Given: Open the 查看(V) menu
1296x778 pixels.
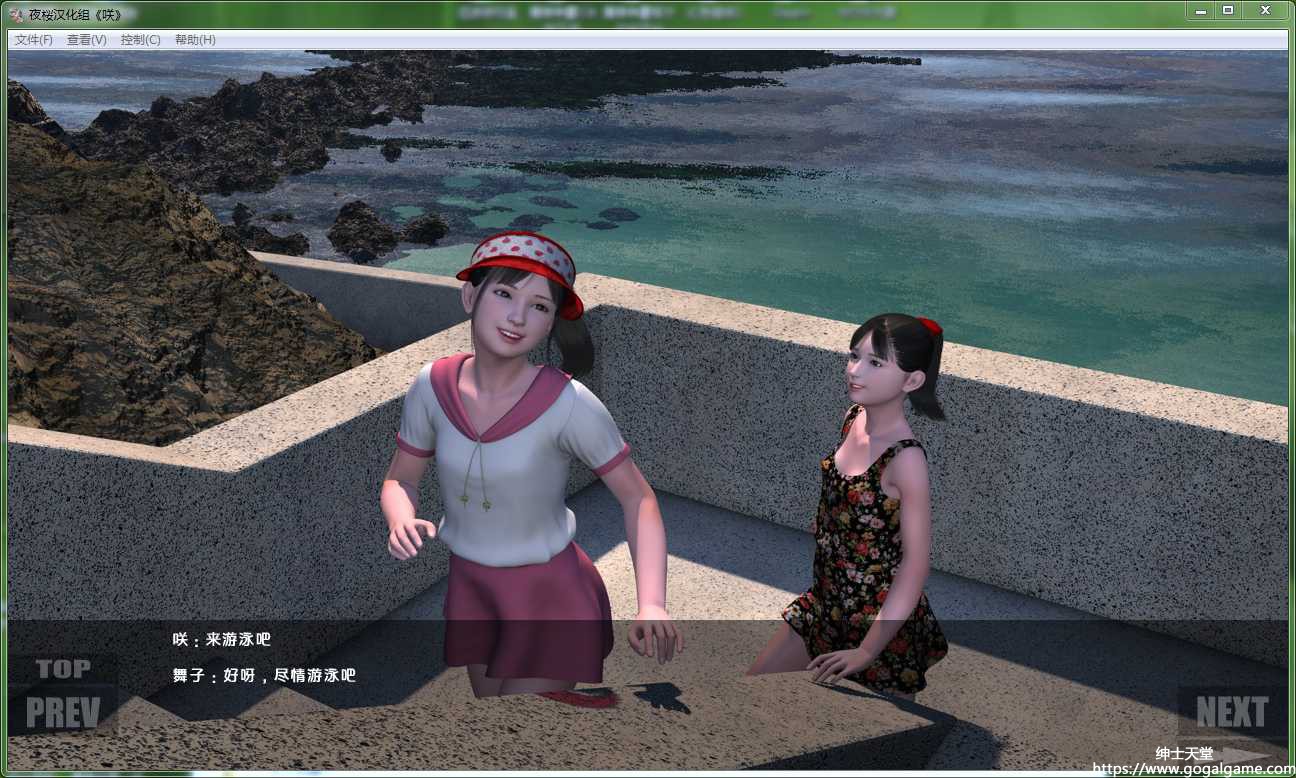Looking at the screenshot, I should pyautogui.click(x=87, y=40).
